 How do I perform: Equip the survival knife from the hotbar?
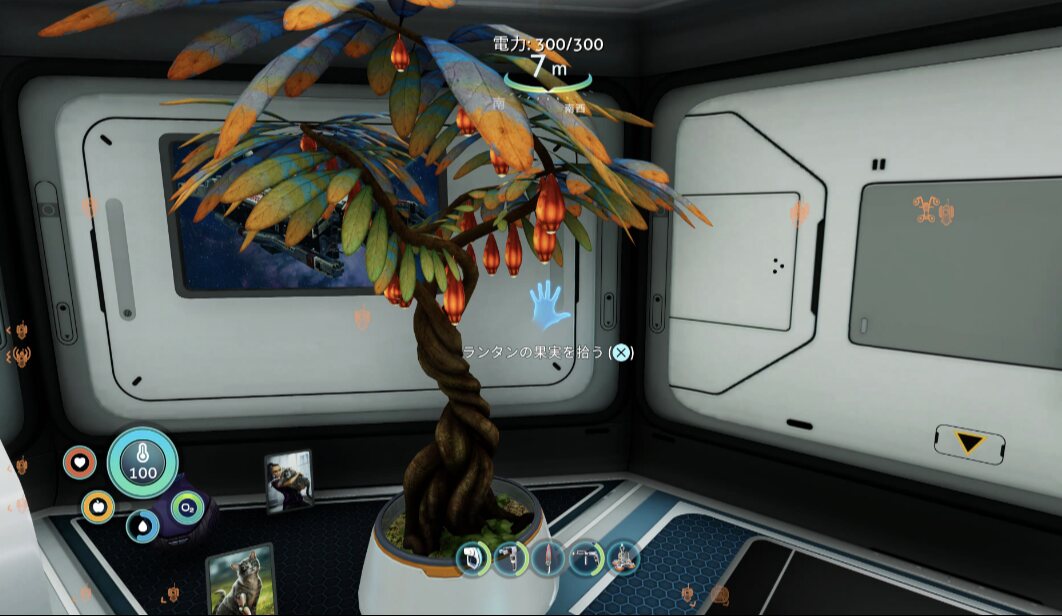click(548, 558)
